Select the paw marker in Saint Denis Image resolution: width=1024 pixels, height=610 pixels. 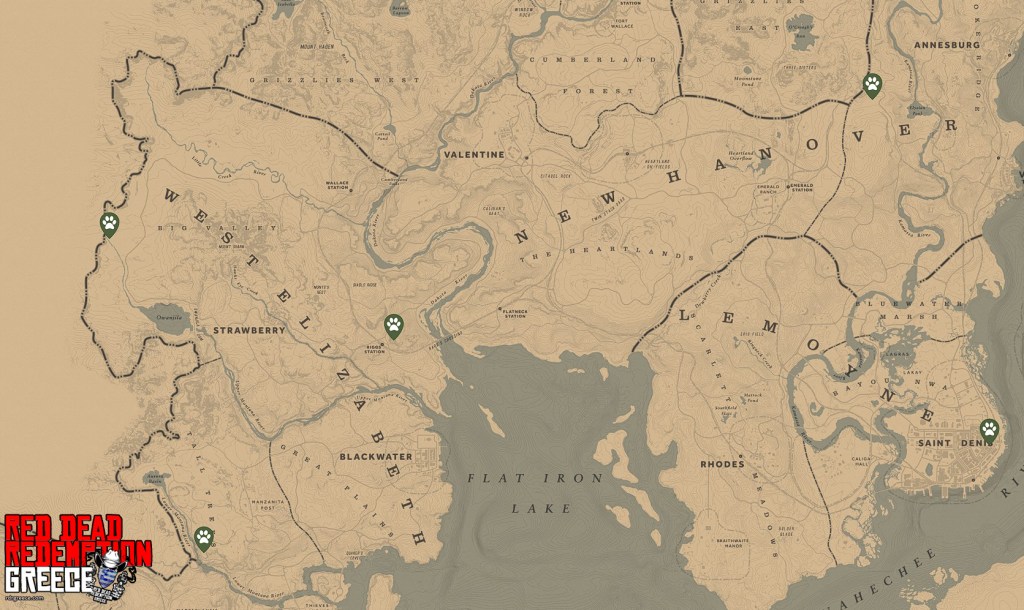(x=989, y=431)
